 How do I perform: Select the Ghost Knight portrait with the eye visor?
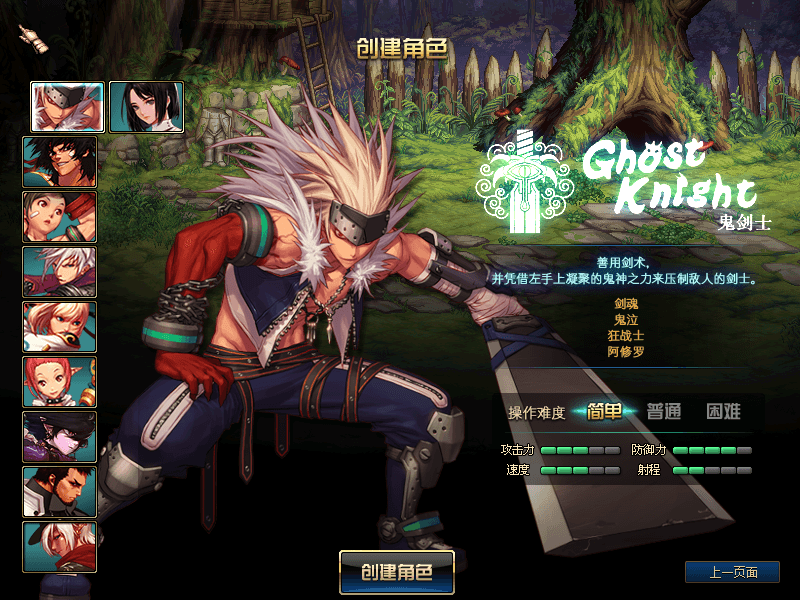click(67, 107)
